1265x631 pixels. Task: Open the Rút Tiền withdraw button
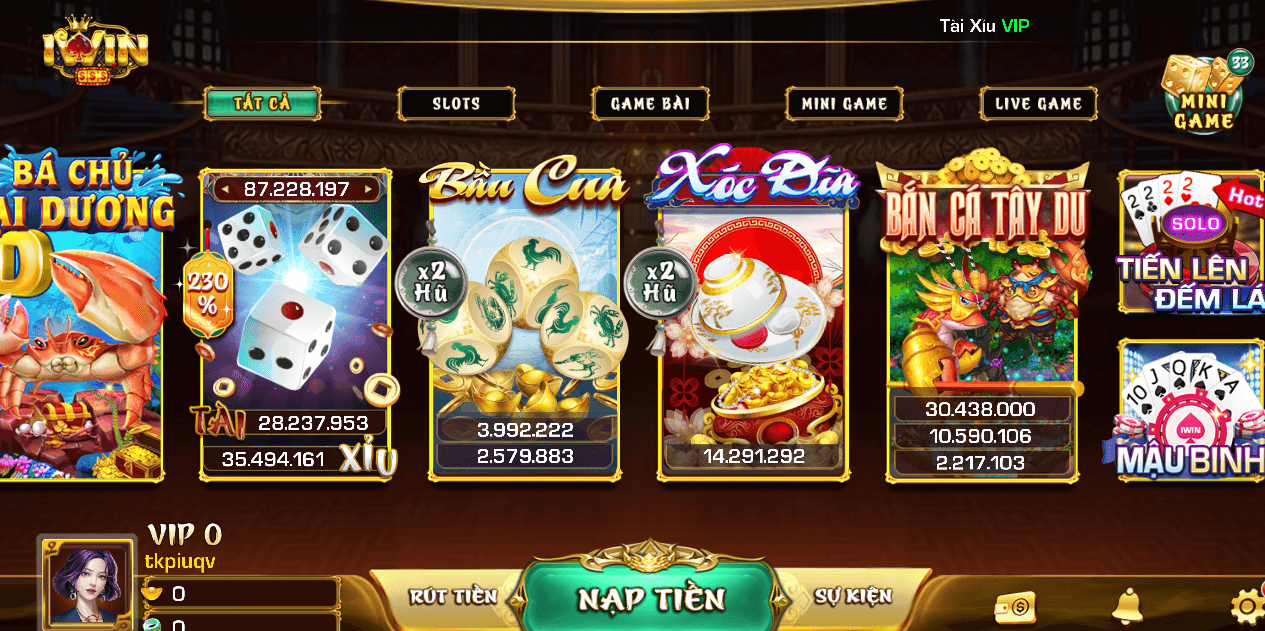pos(453,596)
